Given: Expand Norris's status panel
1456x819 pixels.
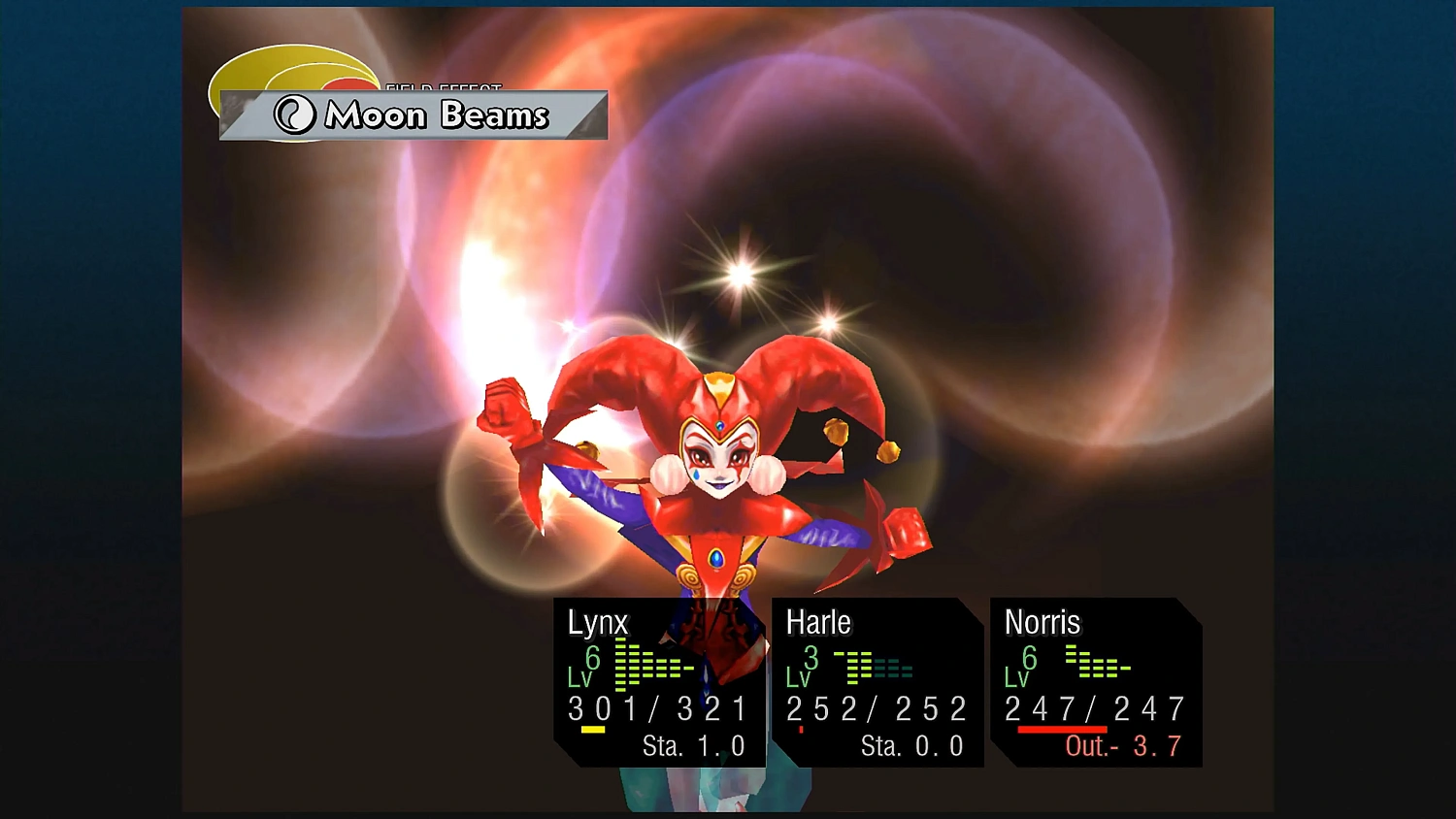Looking at the screenshot, I should [1095, 684].
